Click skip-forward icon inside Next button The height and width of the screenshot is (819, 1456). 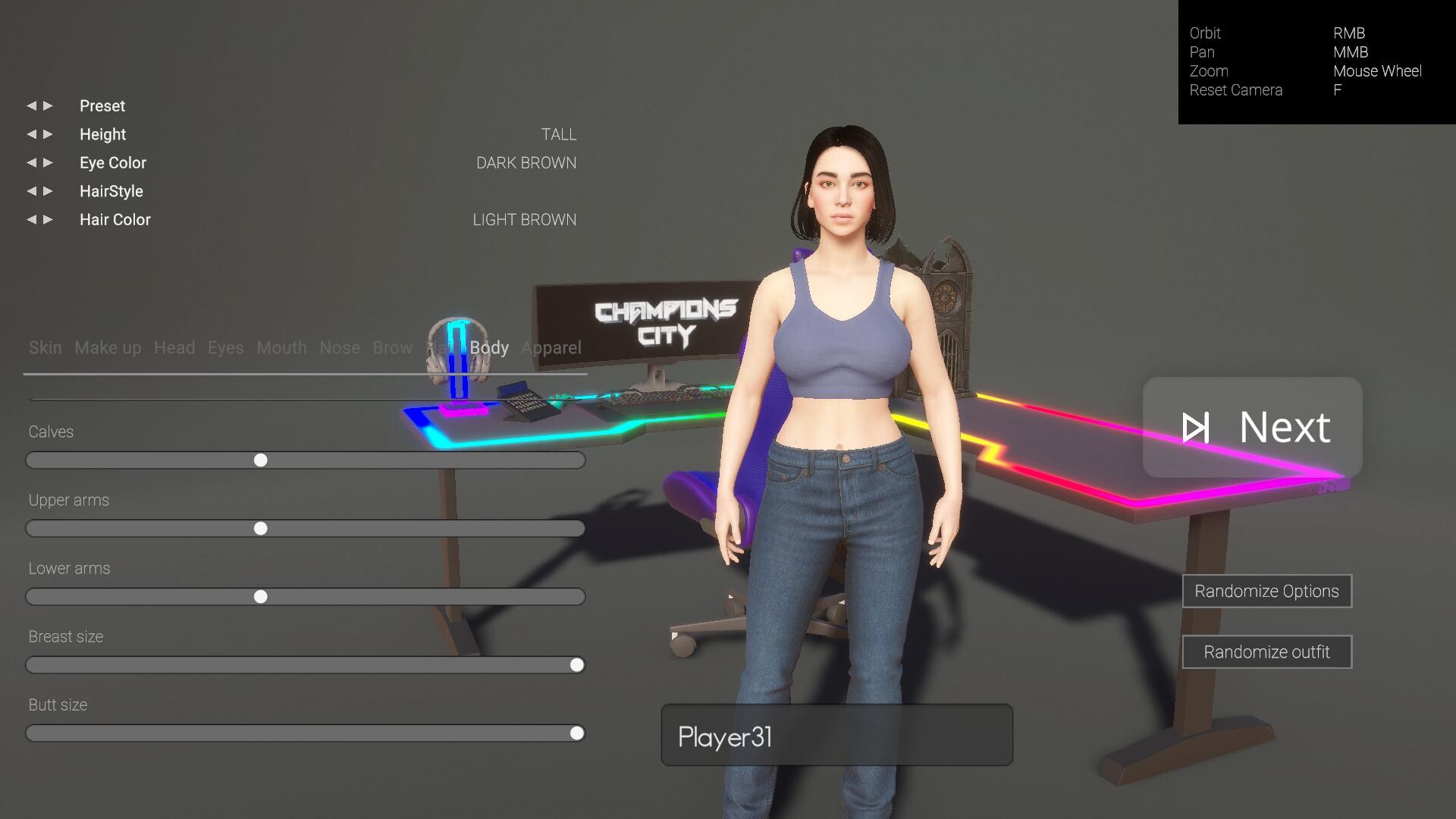click(1197, 428)
